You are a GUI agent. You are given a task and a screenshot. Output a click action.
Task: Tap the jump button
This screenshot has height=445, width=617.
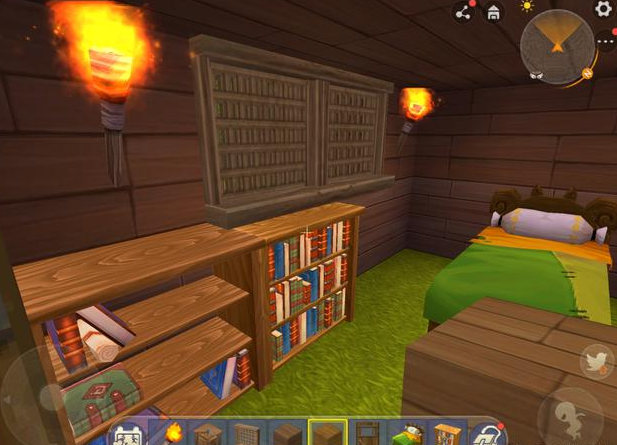570,419
